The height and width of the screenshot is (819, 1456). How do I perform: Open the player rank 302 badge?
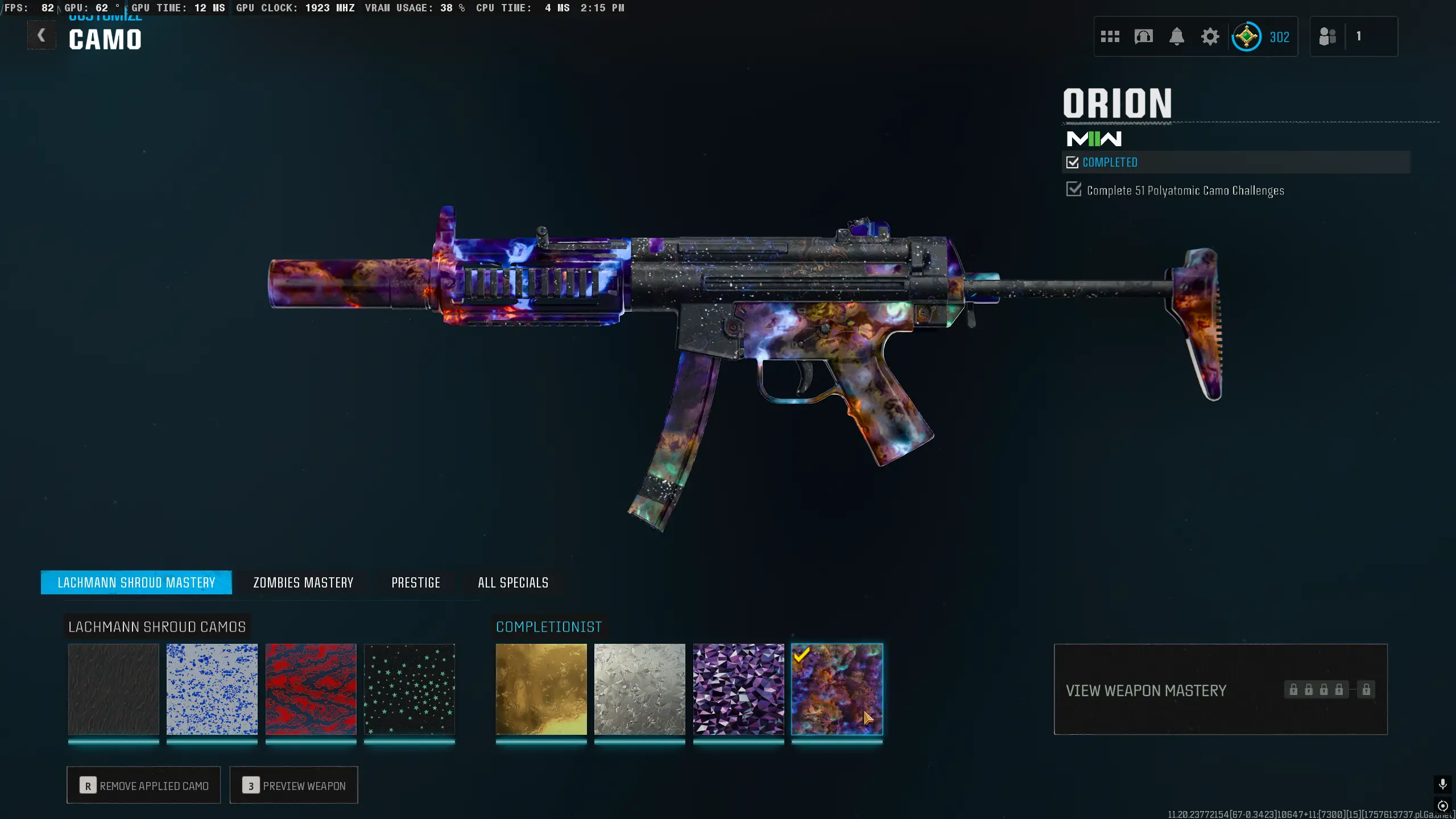[x=1261, y=37]
